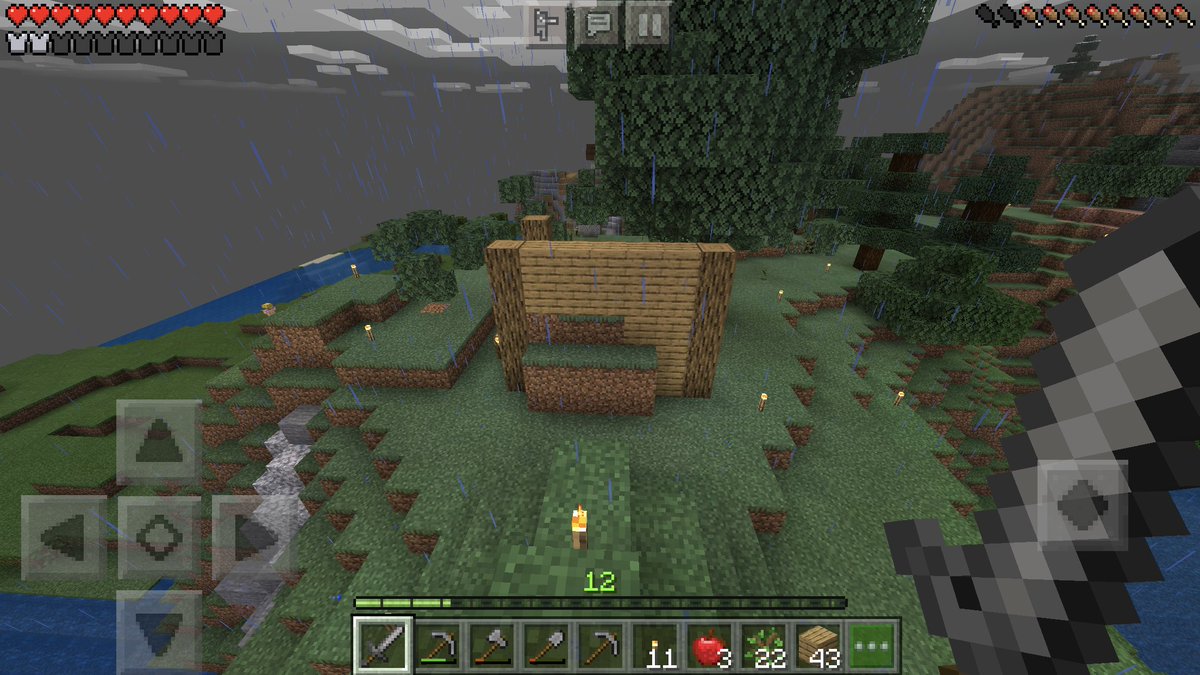Tap the move left arrow
Image resolution: width=1200 pixels, height=675 pixels.
click(64, 537)
